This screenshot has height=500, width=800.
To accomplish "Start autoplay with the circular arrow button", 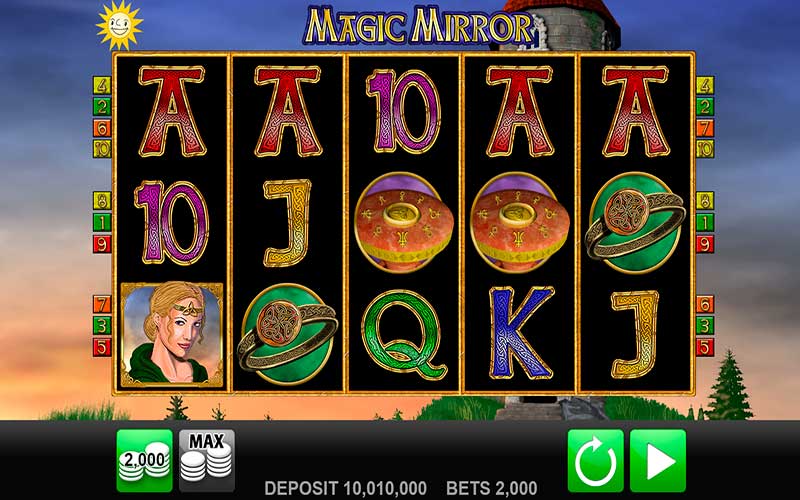I will 595,460.
